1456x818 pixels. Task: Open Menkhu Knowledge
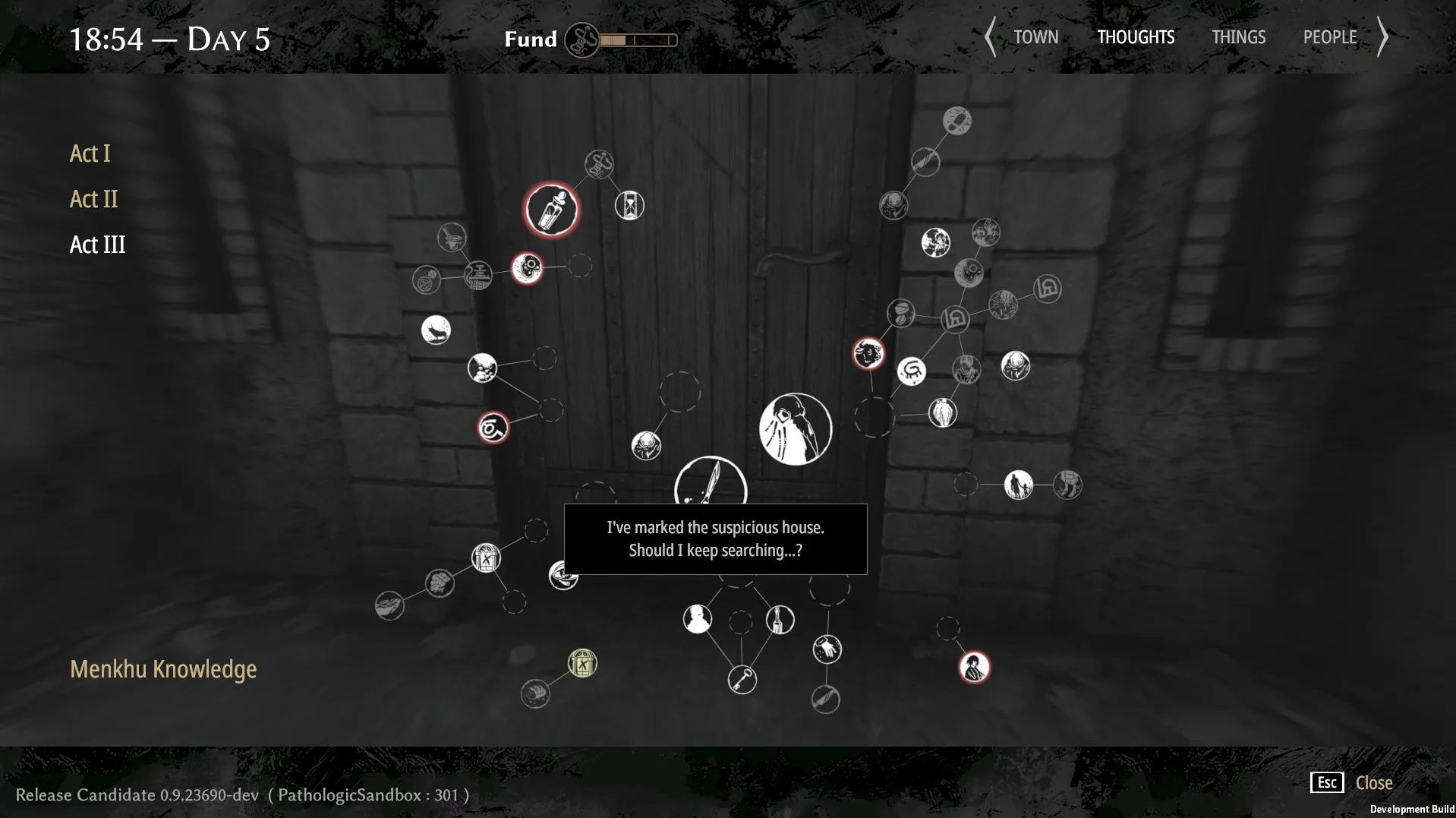pyautogui.click(x=163, y=669)
